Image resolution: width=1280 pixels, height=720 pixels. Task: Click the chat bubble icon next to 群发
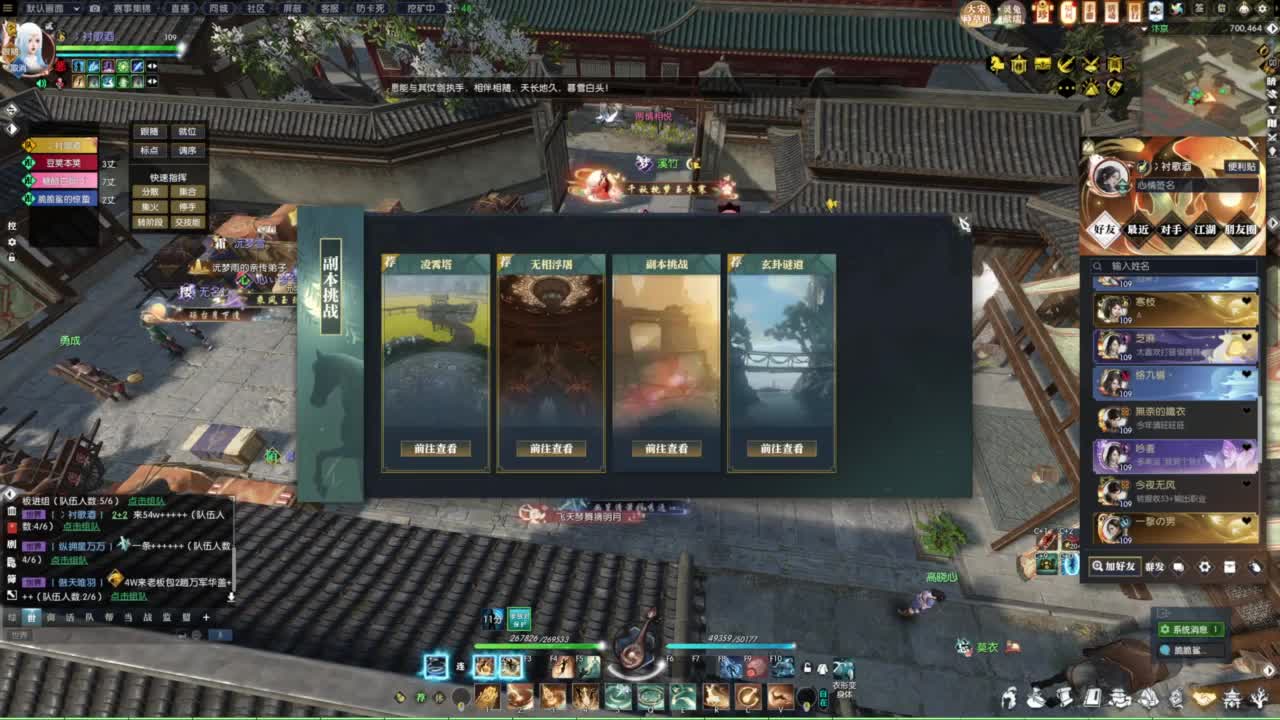1178,567
